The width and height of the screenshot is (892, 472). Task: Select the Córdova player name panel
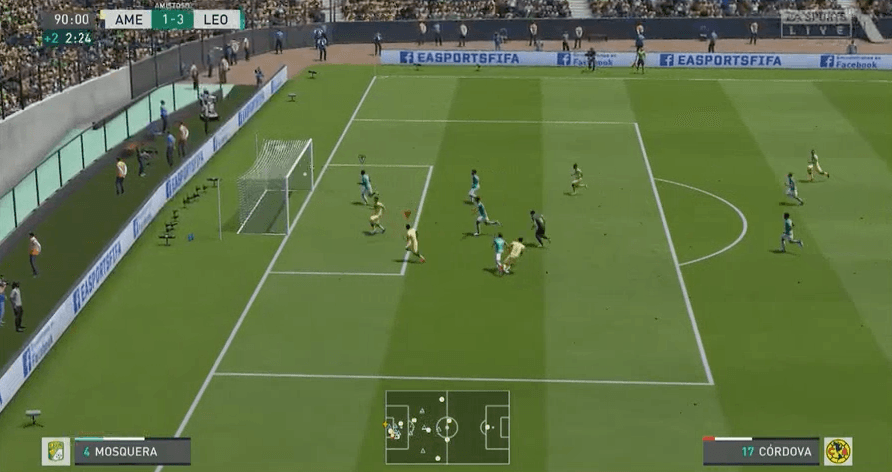click(760, 451)
